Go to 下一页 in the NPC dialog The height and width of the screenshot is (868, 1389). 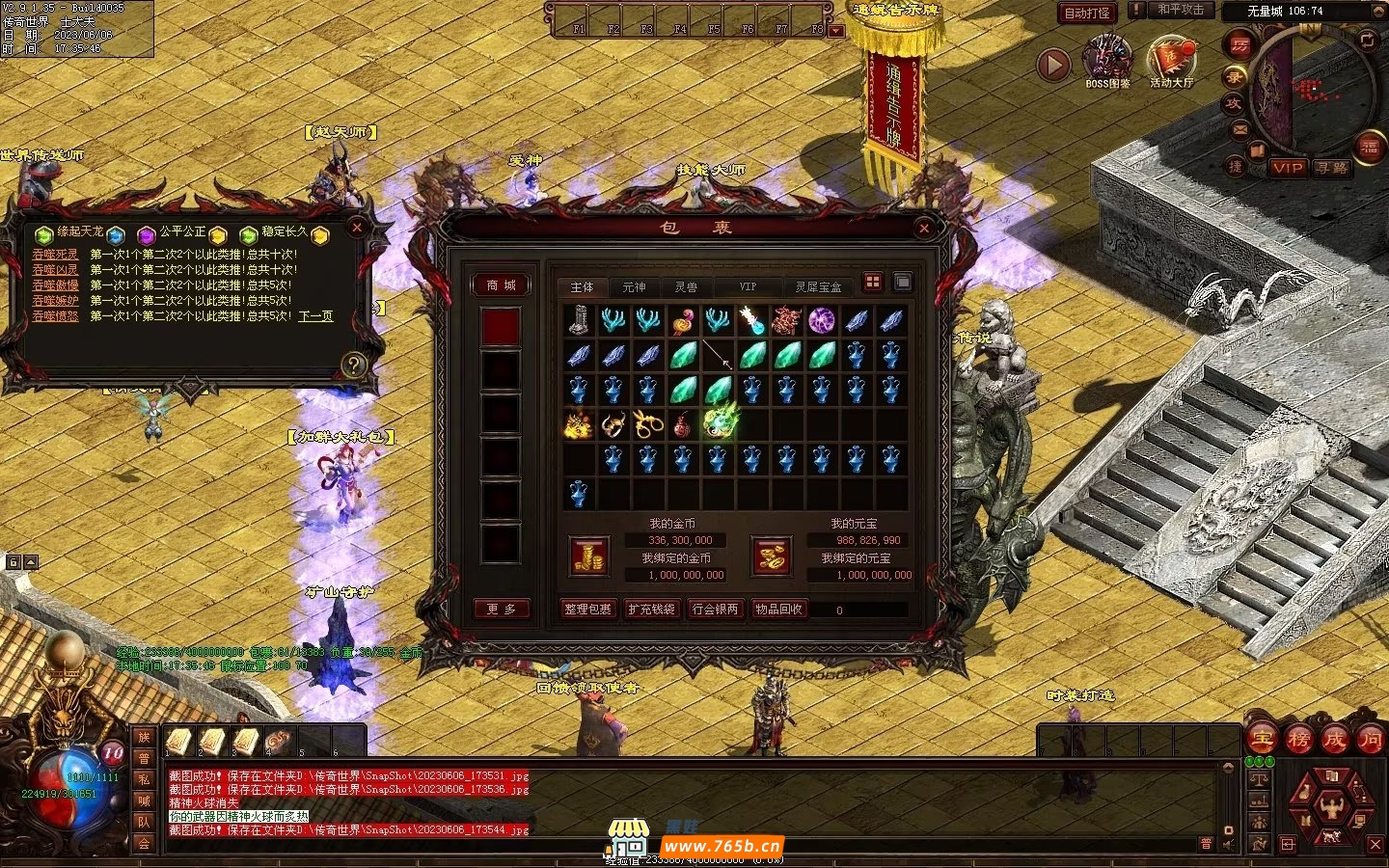click(x=315, y=316)
